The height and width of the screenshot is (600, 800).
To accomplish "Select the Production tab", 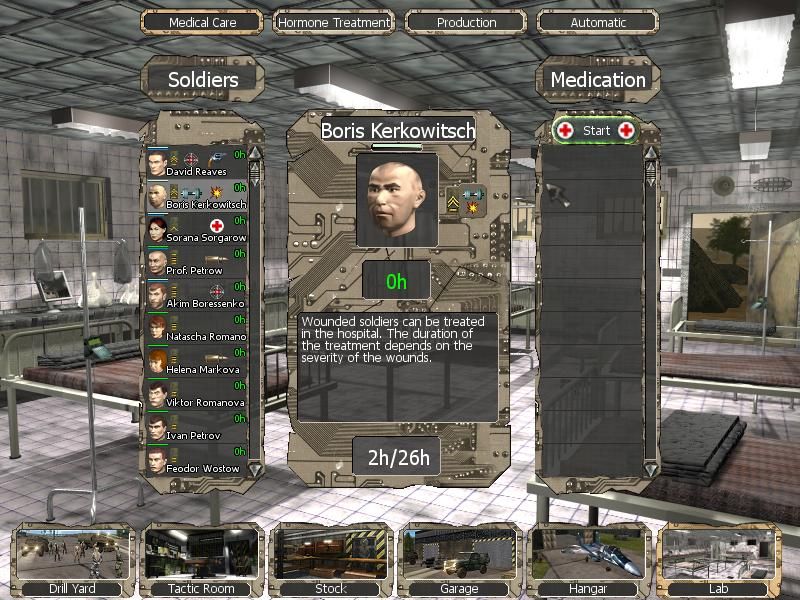I will (x=466, y=22).
